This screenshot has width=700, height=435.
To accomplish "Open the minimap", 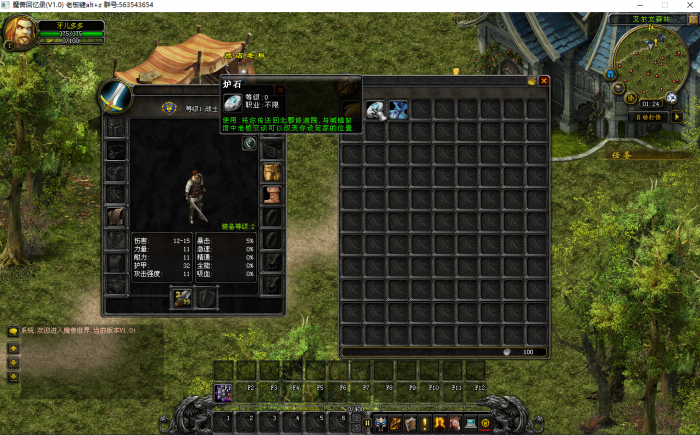I will [x=650, y=58].
